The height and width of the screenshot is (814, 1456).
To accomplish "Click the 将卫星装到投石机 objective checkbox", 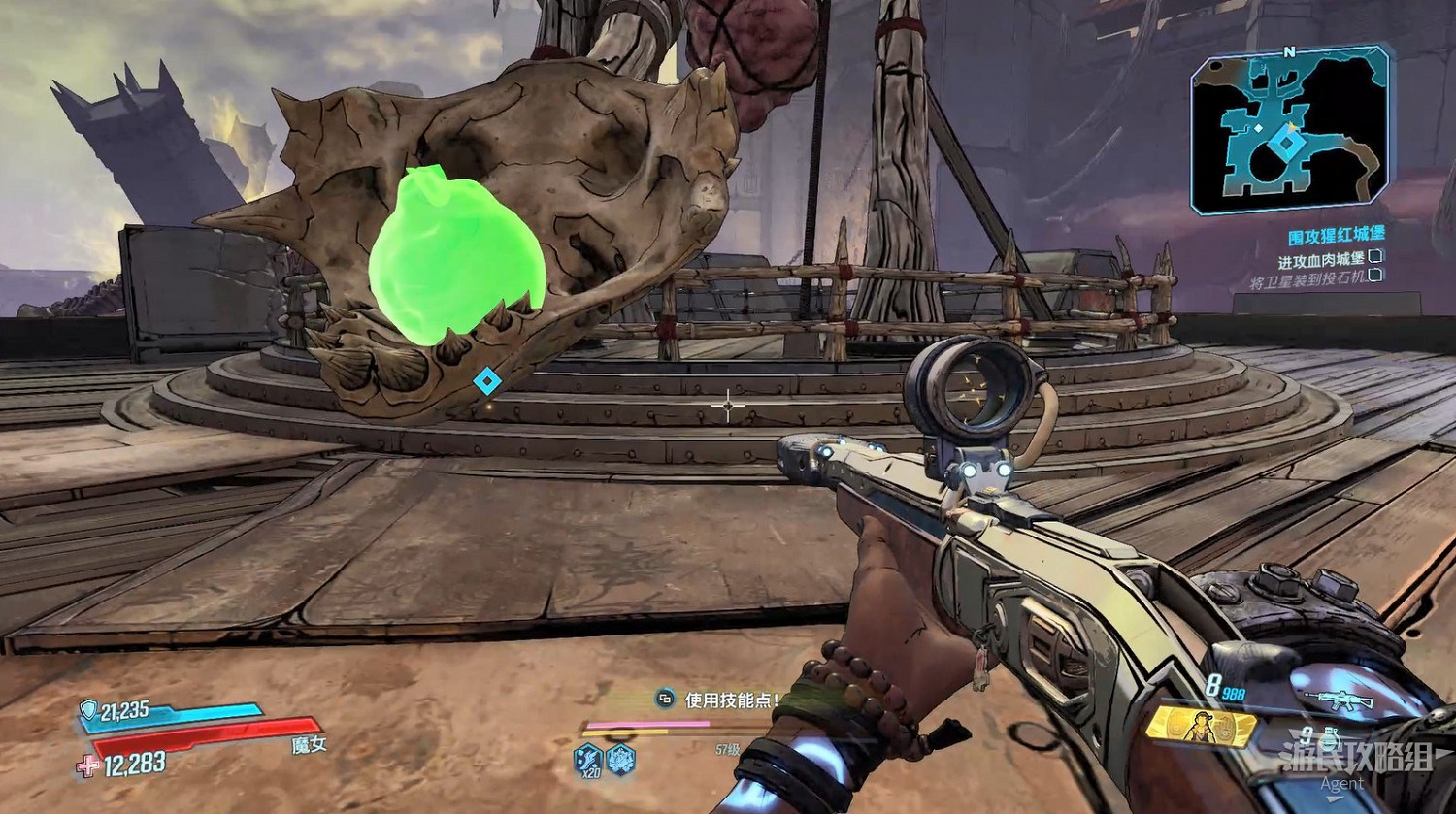I will click(x=1375, y=277).
